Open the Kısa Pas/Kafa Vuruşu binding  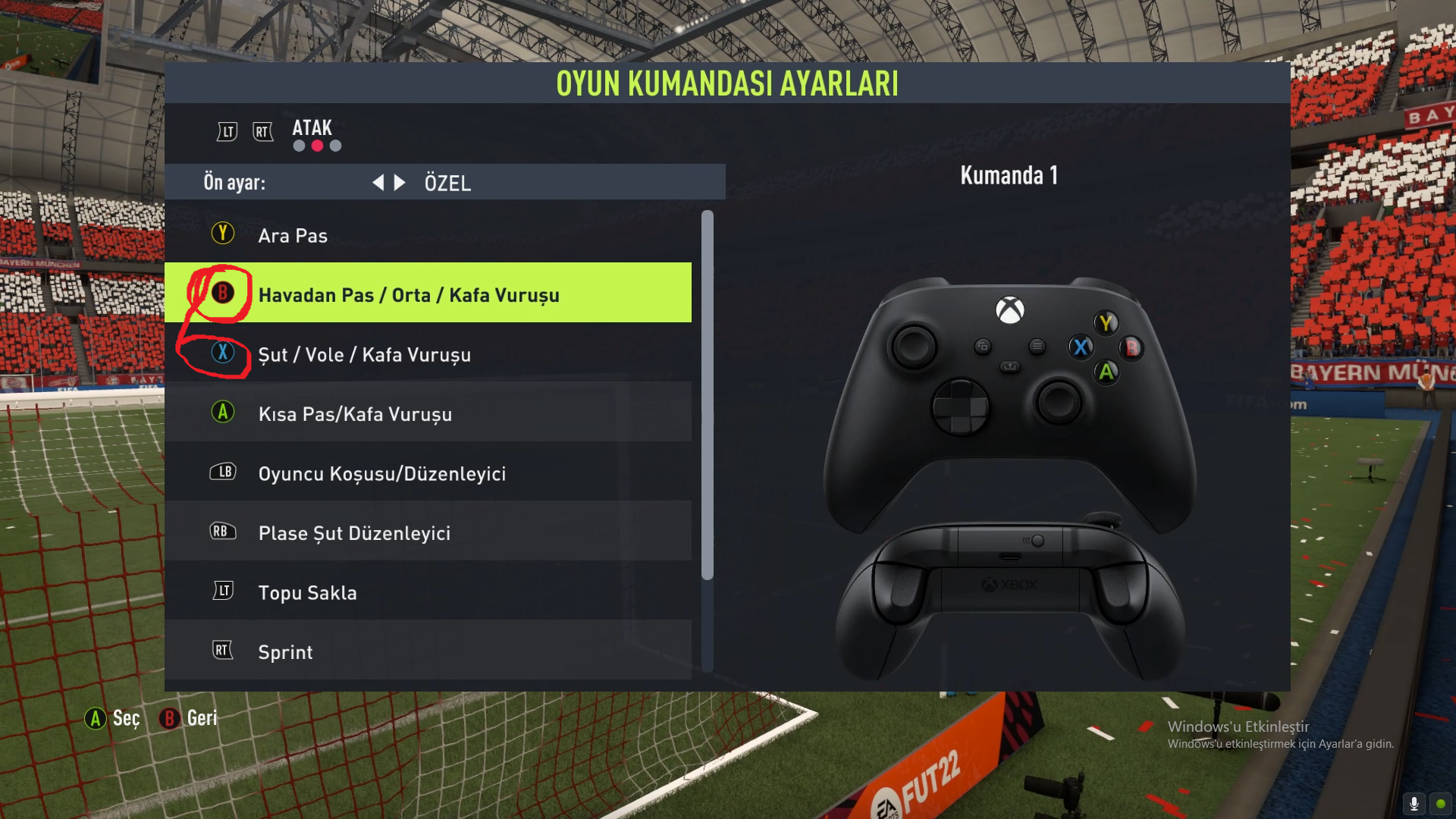point(428,413)
